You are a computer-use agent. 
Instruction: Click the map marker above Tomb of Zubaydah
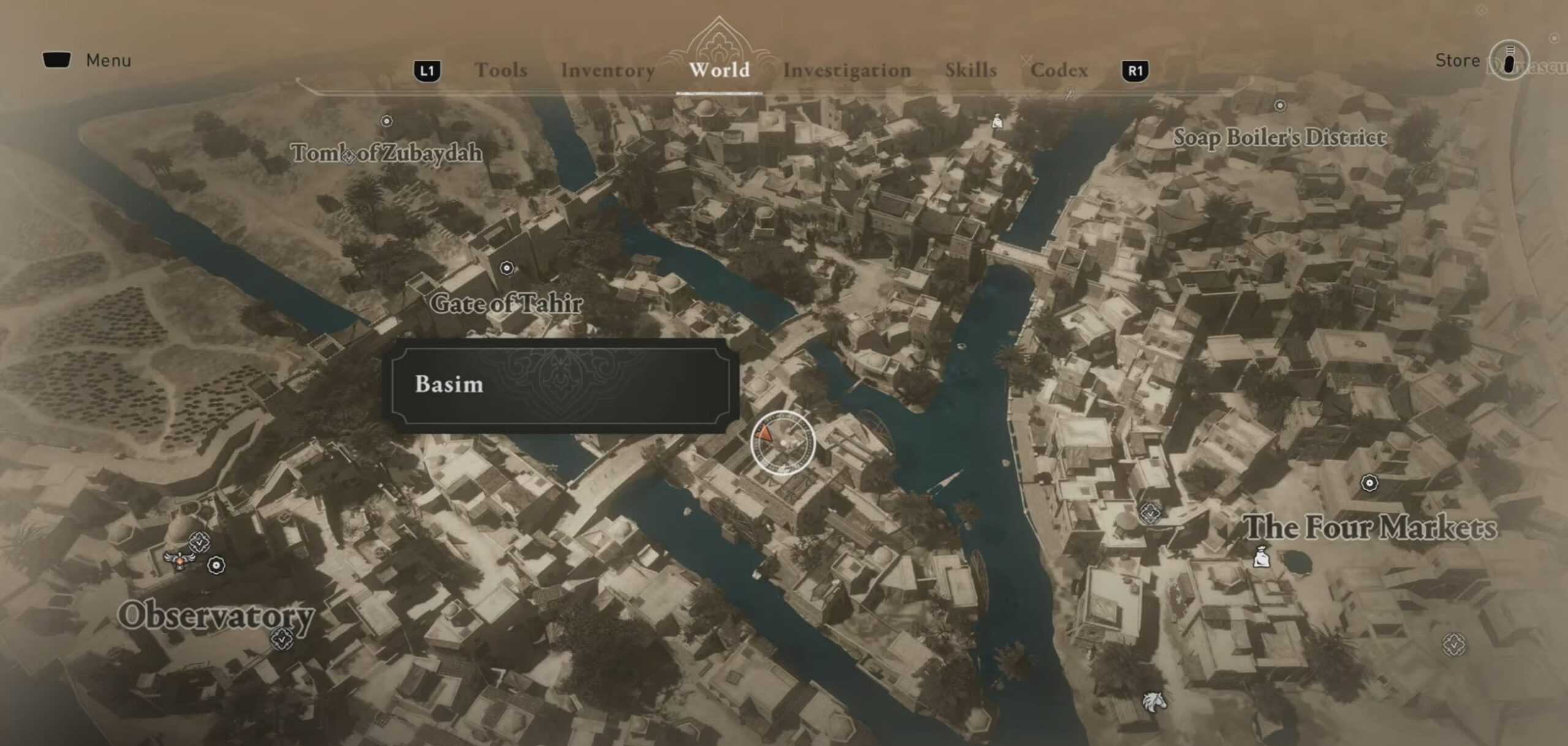click(x=387, y=122)
